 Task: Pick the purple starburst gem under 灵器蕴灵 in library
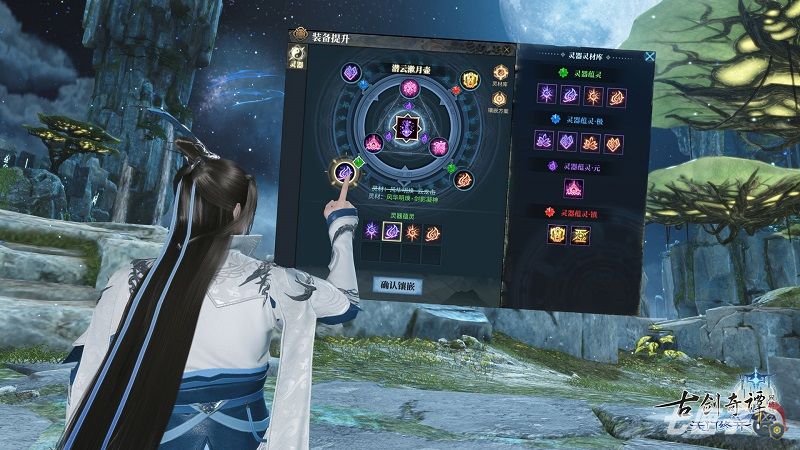click(548, 95)
